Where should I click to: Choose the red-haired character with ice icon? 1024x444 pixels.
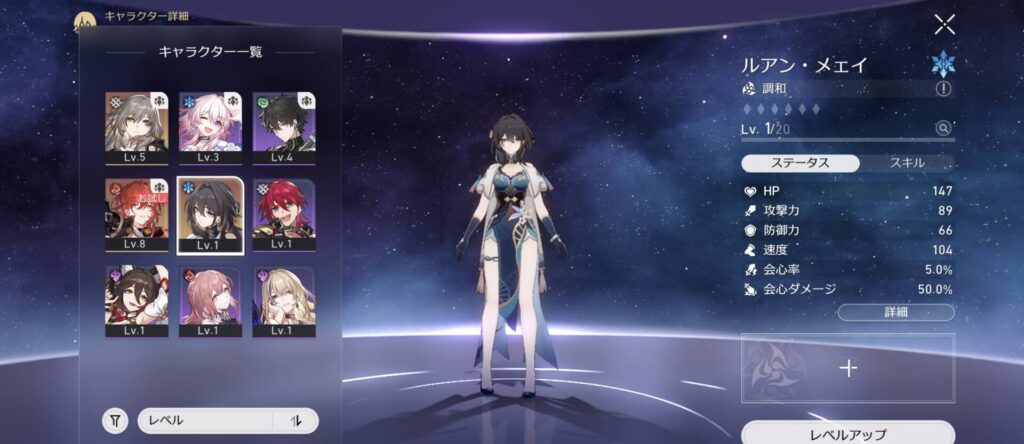284,214
